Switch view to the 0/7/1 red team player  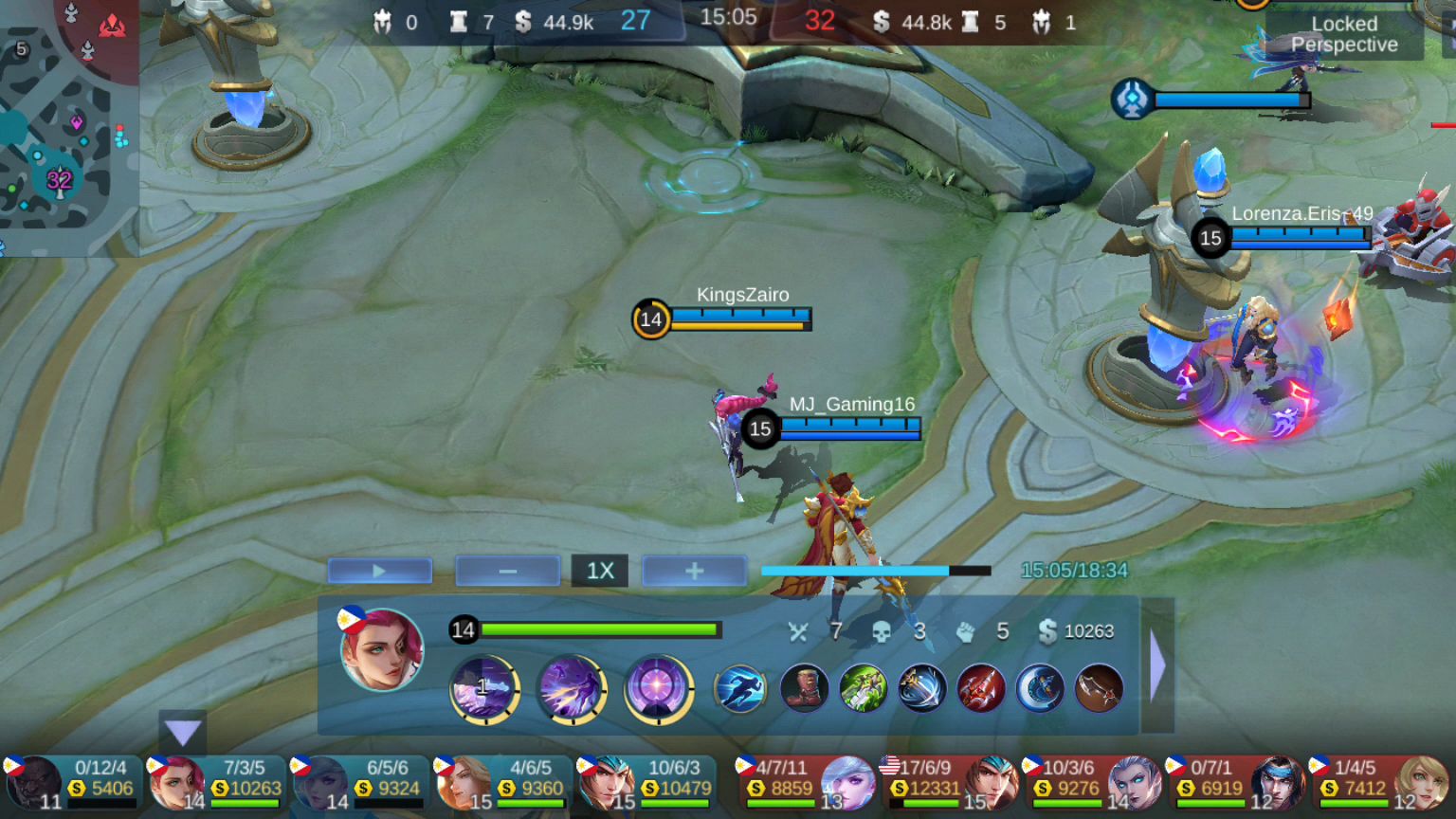click(x=1235, y=783)
